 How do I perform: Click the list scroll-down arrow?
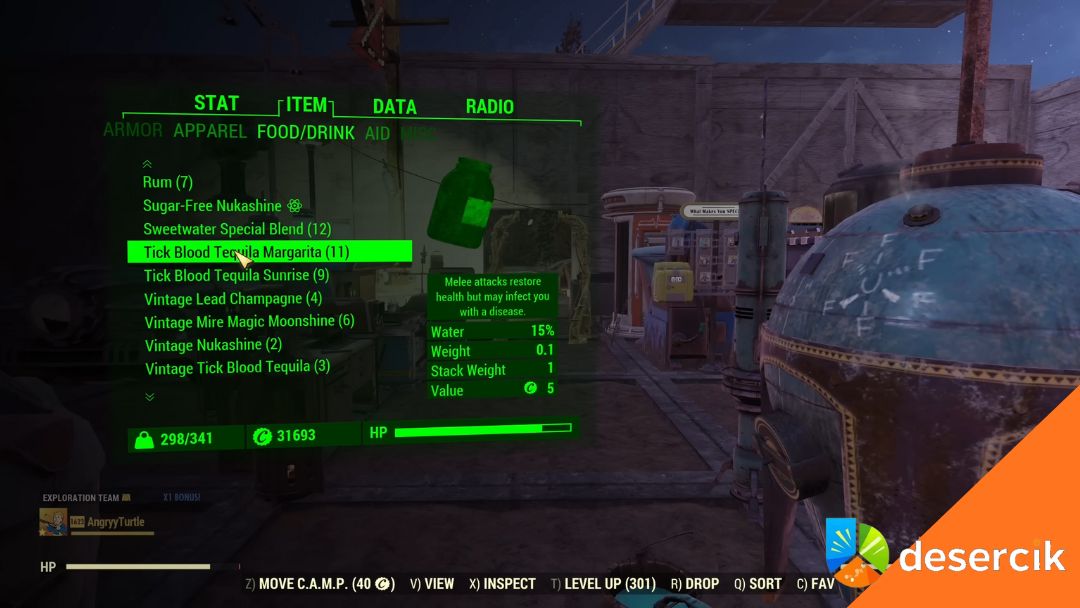click(149, 397)
